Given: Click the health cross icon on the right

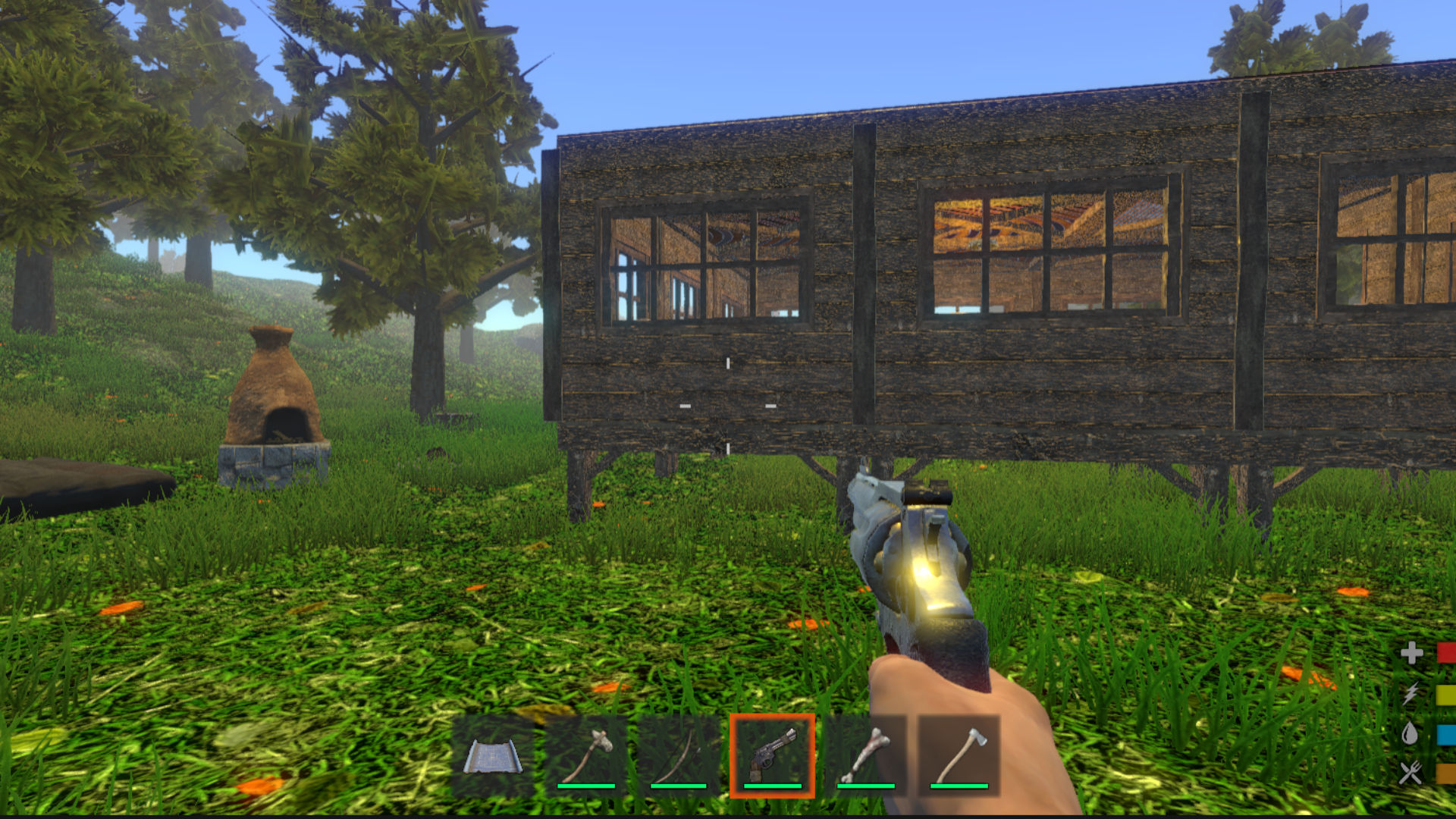Looking at the screenshot, I should point(1411,651).
